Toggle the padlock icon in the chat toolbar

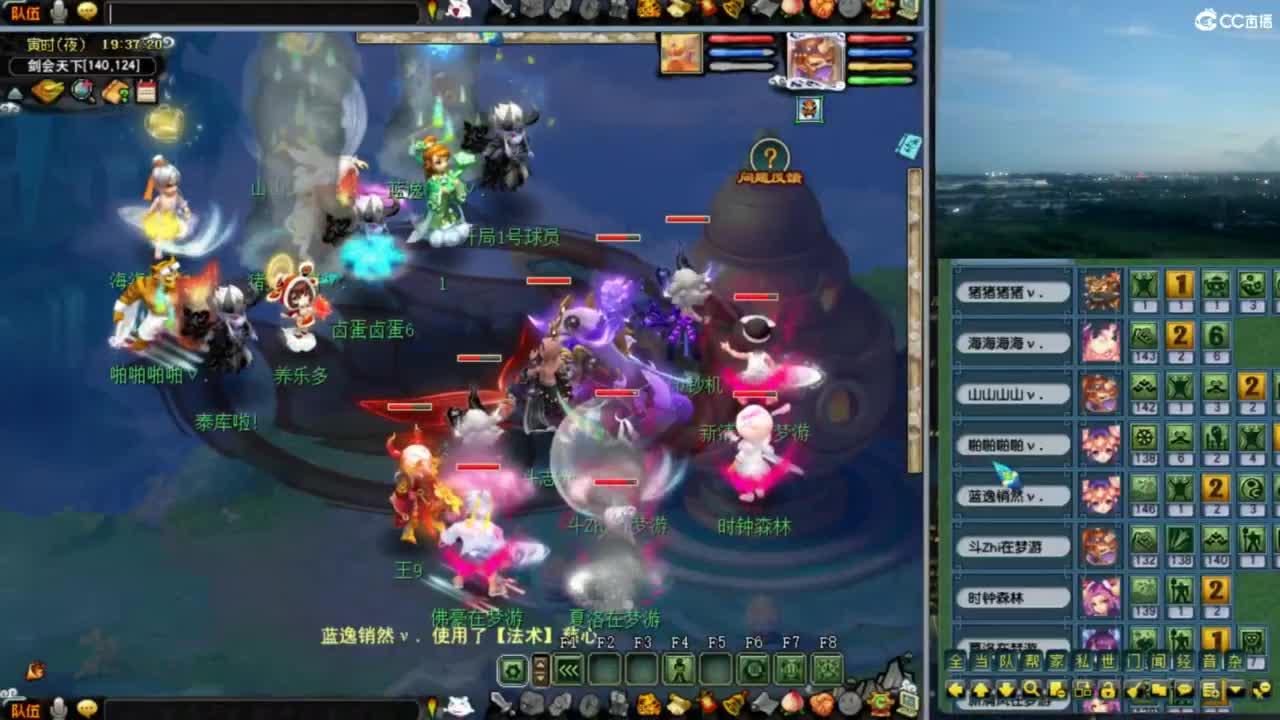coord(1109,691)
